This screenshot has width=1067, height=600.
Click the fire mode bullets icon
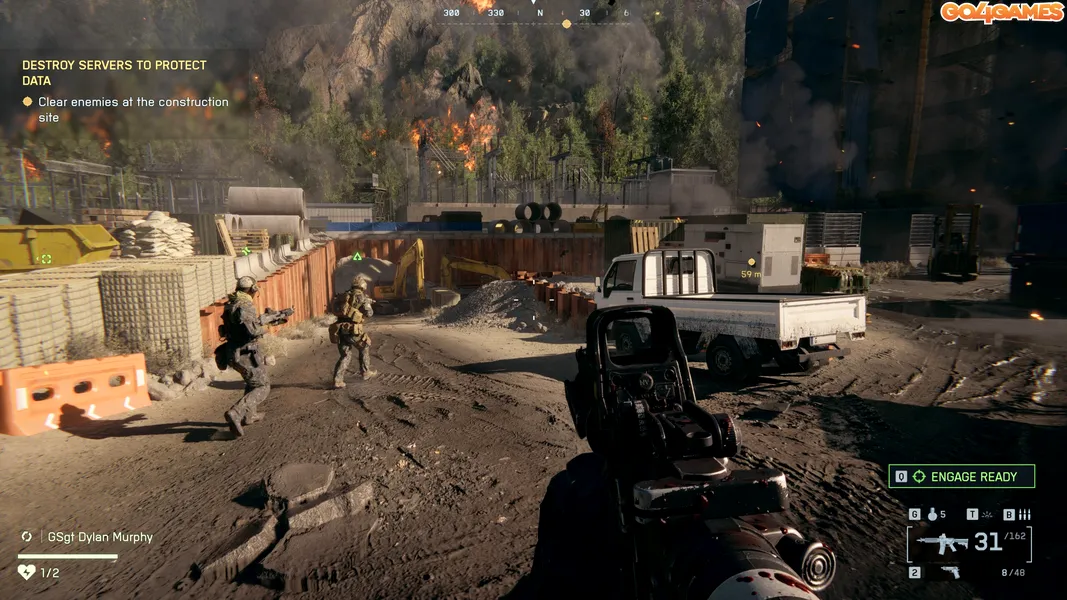[1024, 515]
